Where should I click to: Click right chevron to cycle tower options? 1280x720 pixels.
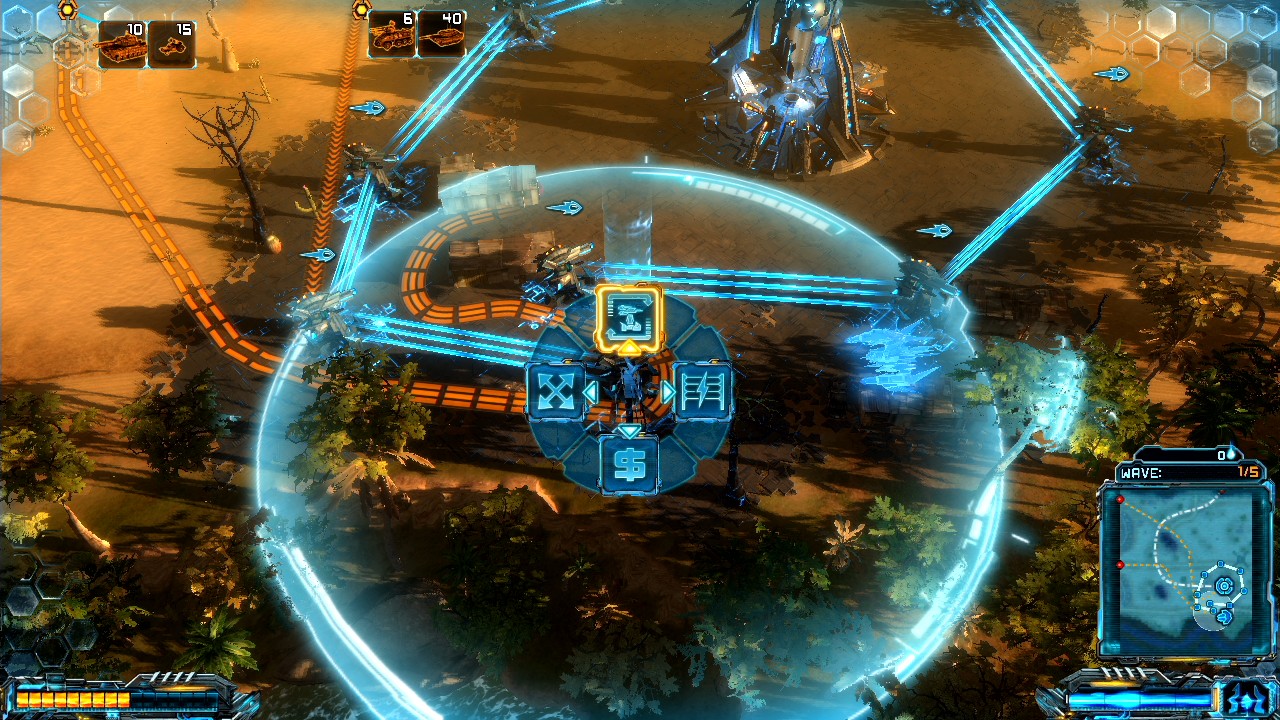pyautogui.click(x=668, y=390)
